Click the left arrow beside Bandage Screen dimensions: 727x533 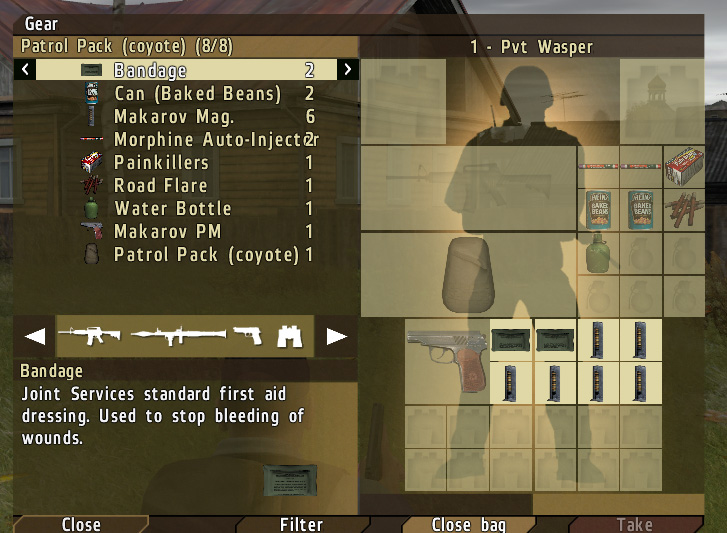coord(26,70)
